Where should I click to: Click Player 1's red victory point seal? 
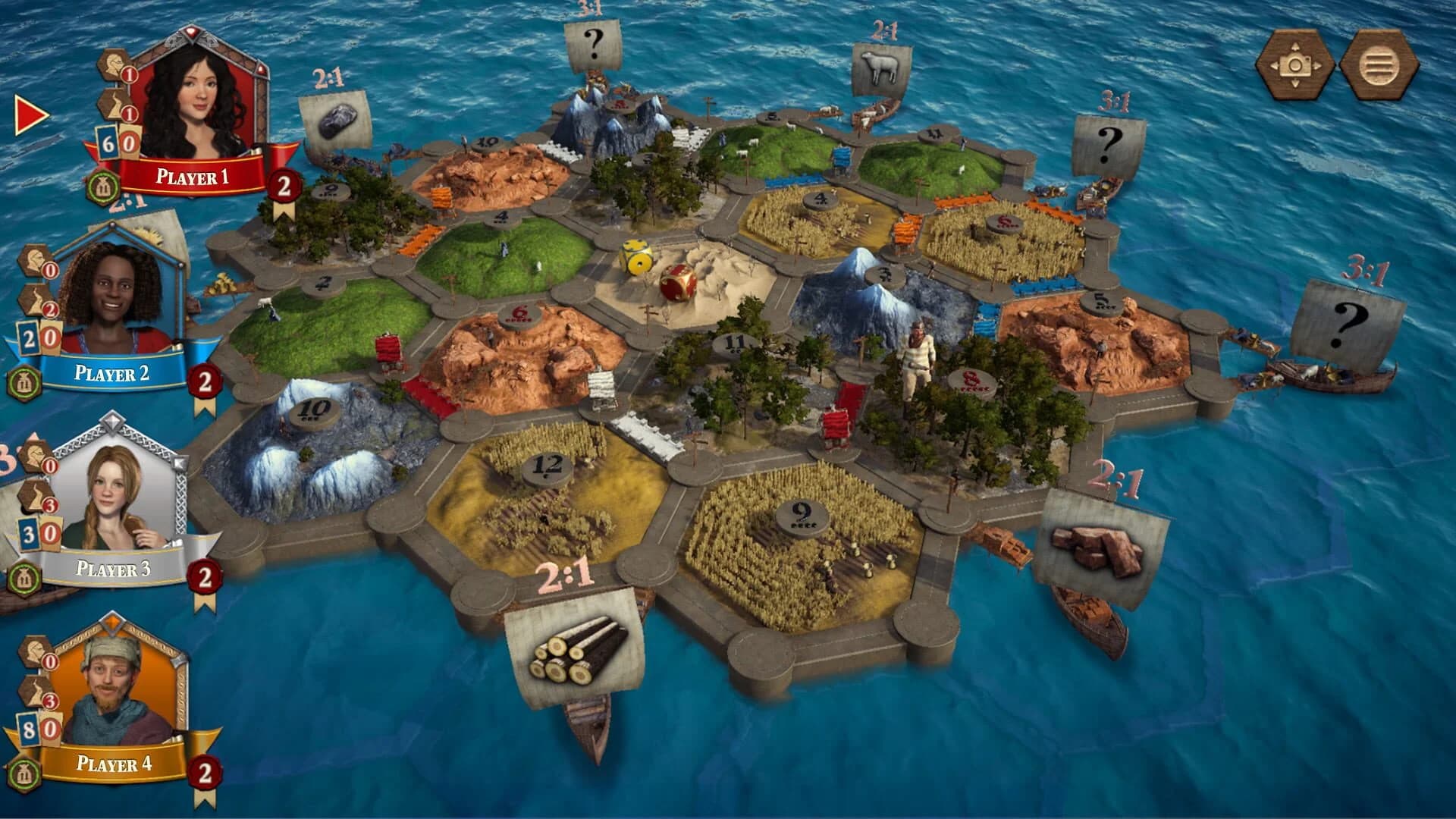tap(285, 185)
